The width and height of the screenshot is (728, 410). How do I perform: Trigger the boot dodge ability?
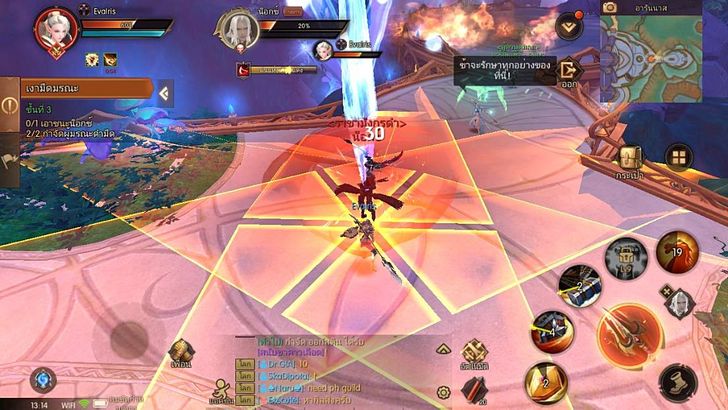678,380
